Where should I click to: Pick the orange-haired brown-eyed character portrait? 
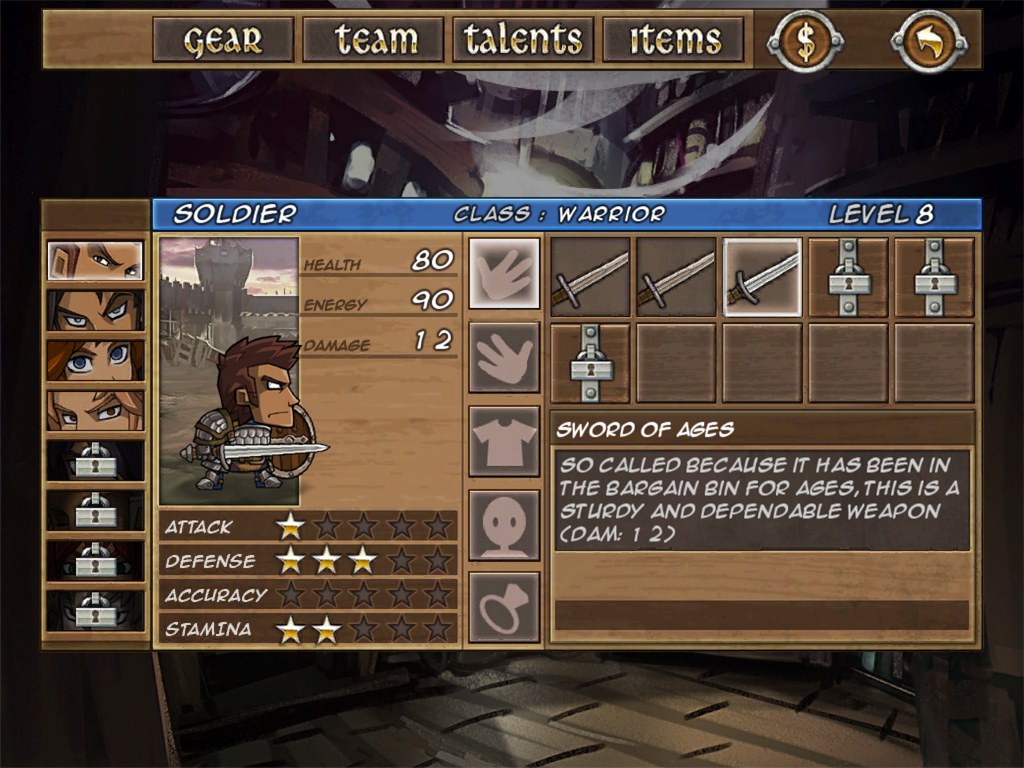(96, 410)
